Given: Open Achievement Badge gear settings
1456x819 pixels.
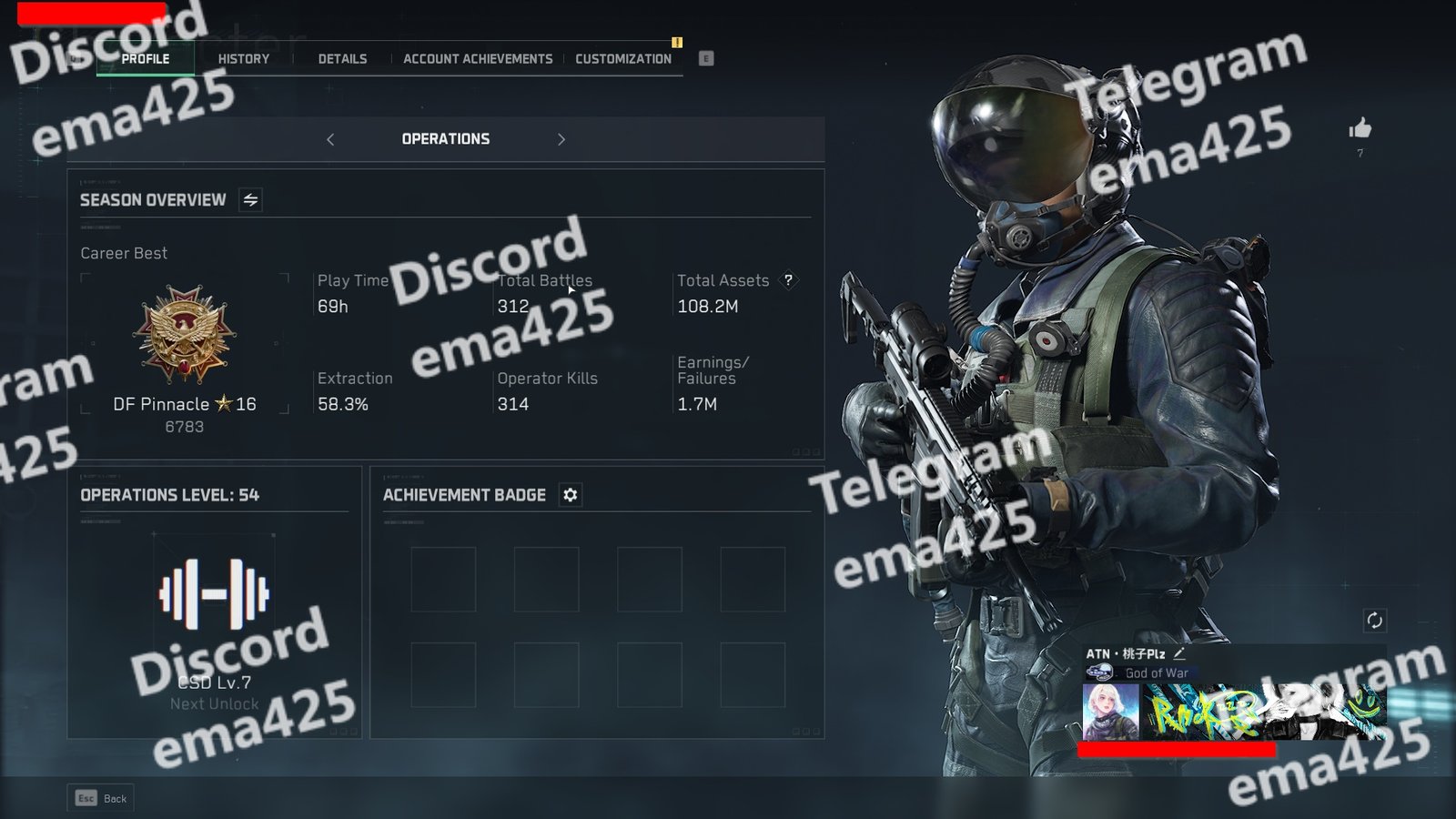Looking at the screenshot, I should coord(571,495).
